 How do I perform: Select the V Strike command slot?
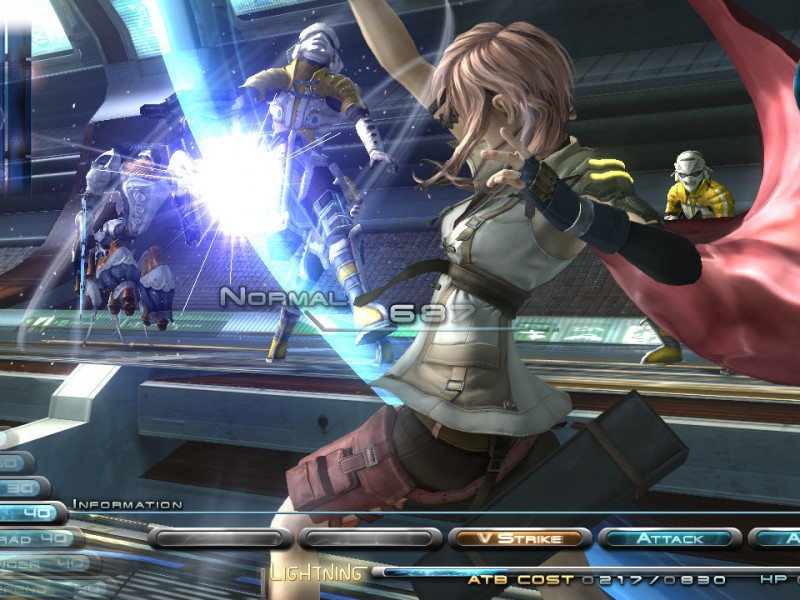tap(519, 538)
